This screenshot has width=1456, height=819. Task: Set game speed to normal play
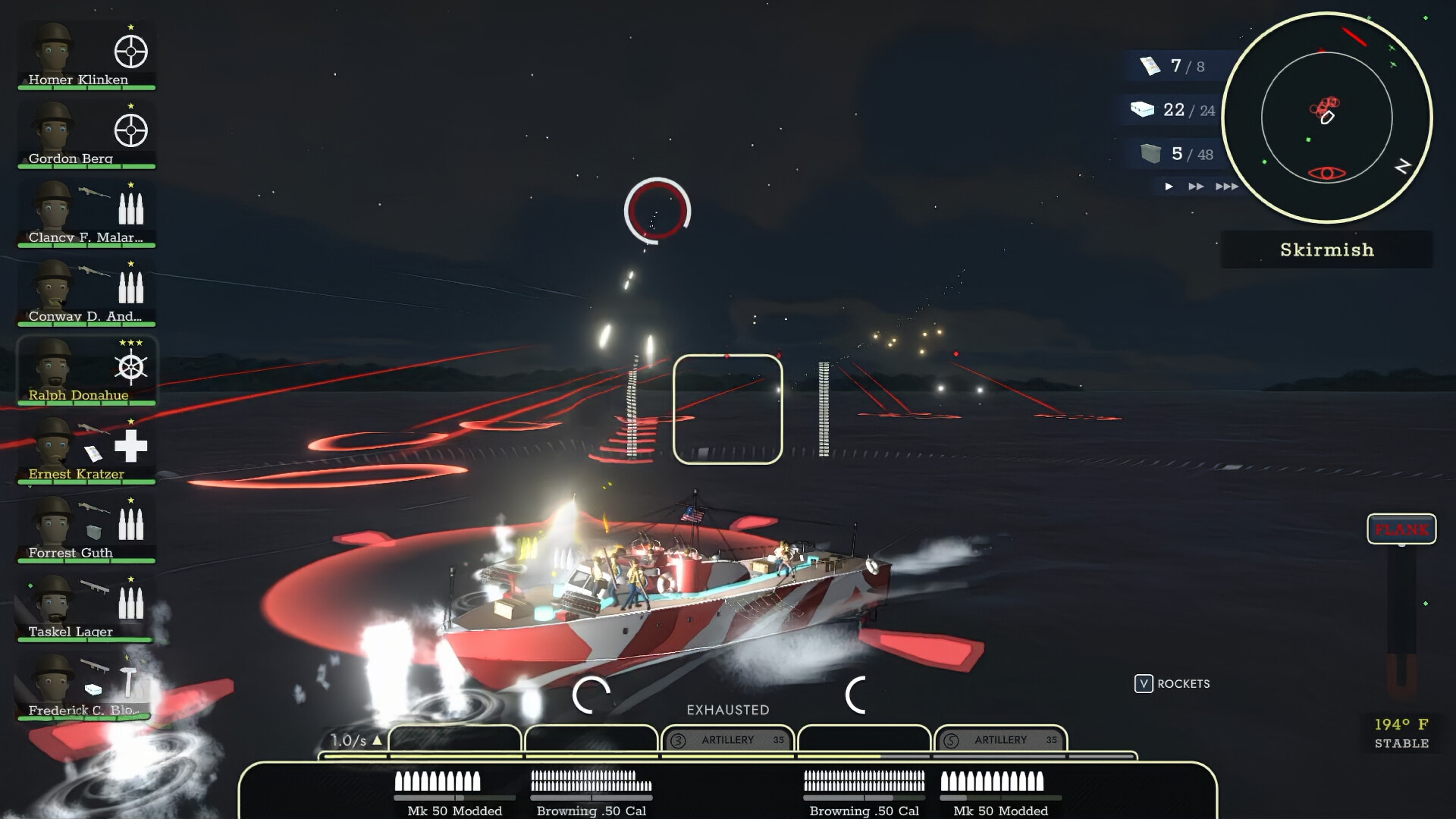[1169, 187]
